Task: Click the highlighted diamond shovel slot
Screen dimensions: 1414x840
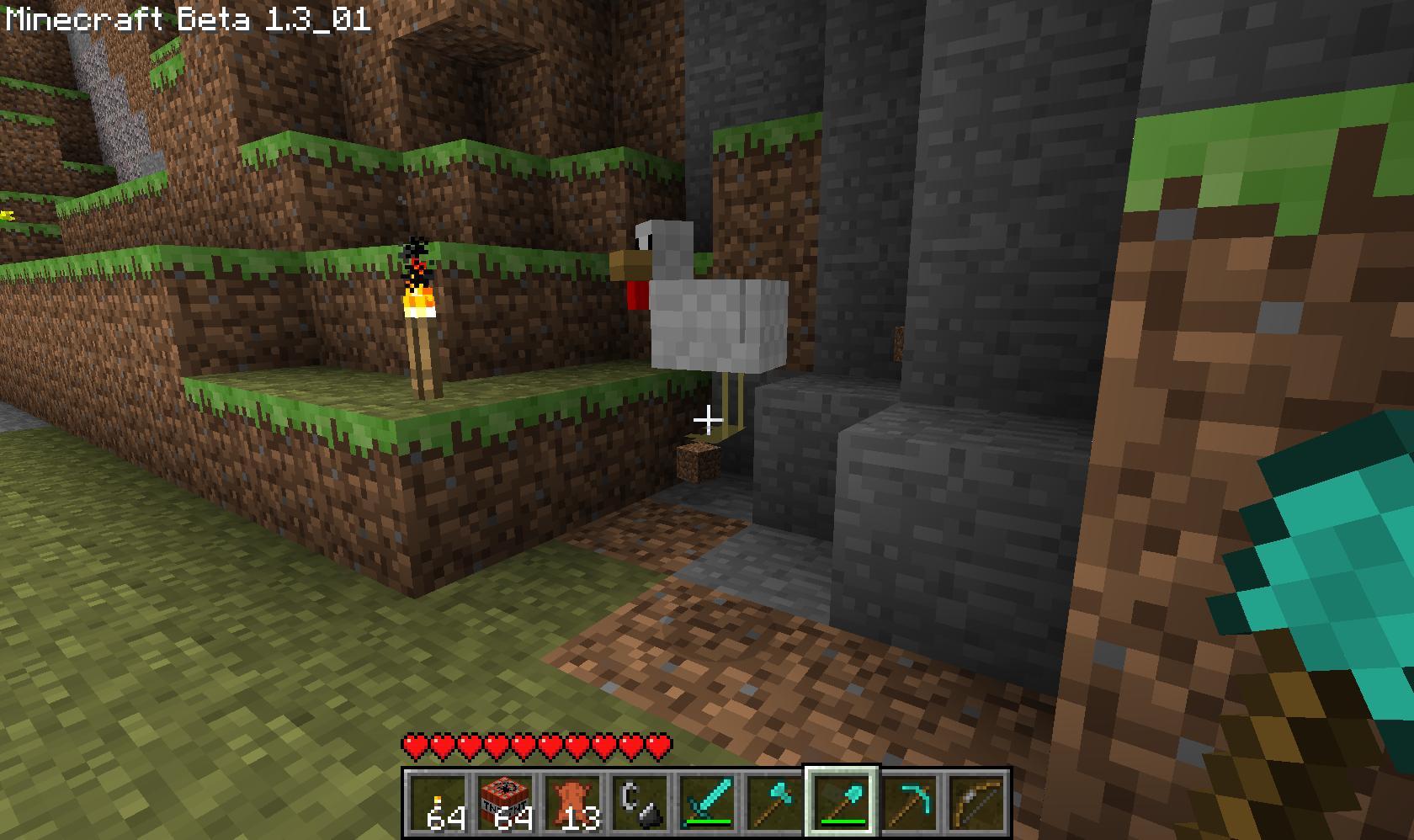Action: click(842, 803)
